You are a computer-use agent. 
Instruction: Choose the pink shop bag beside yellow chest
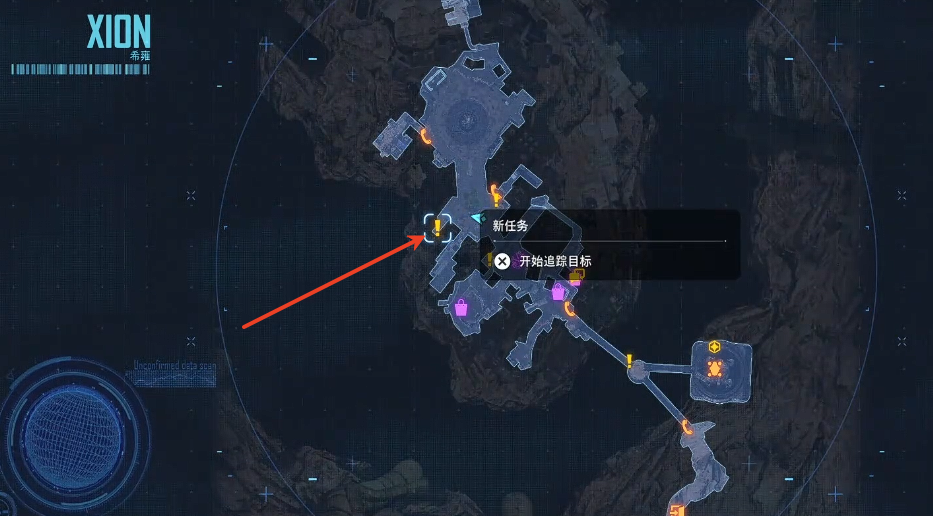558,291
